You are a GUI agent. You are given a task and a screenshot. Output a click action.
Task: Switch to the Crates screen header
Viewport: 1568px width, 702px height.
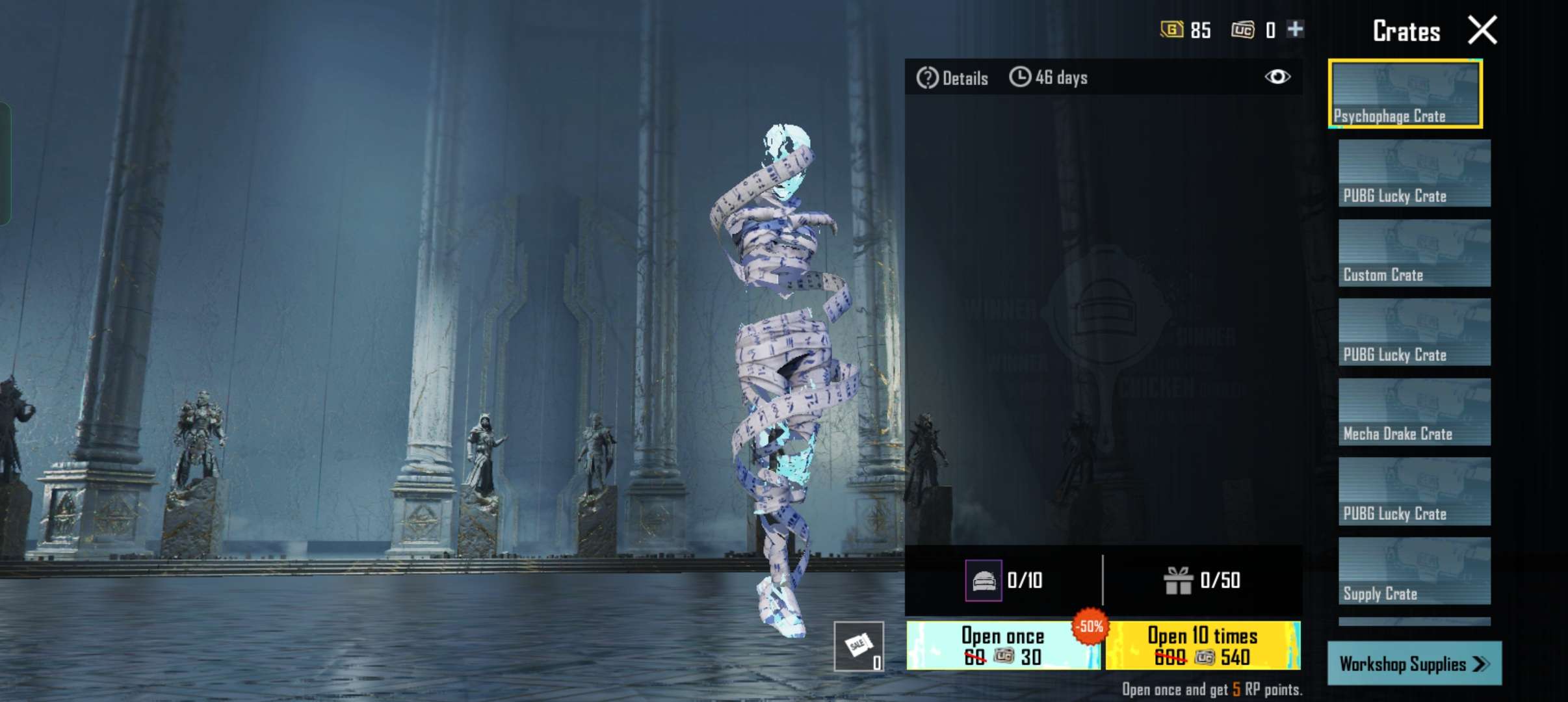(1406, 29)
